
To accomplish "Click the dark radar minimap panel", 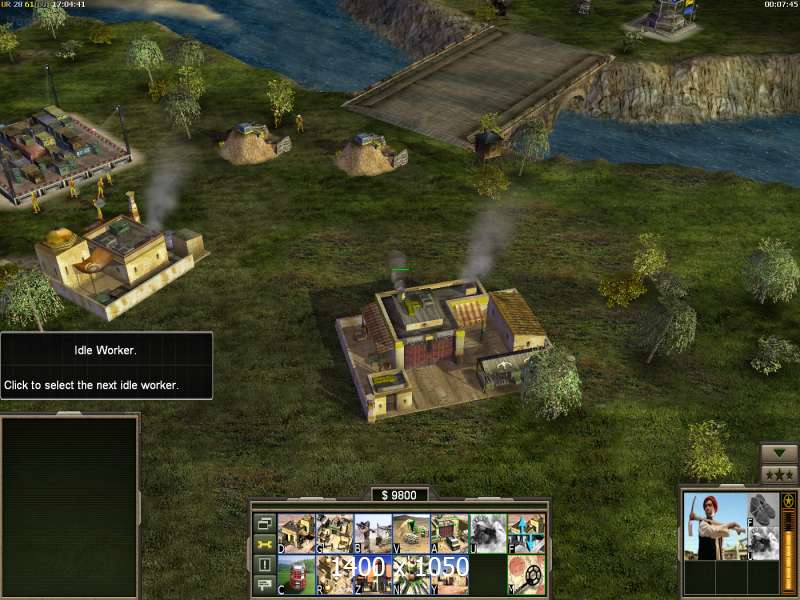I will coord(69,505).
